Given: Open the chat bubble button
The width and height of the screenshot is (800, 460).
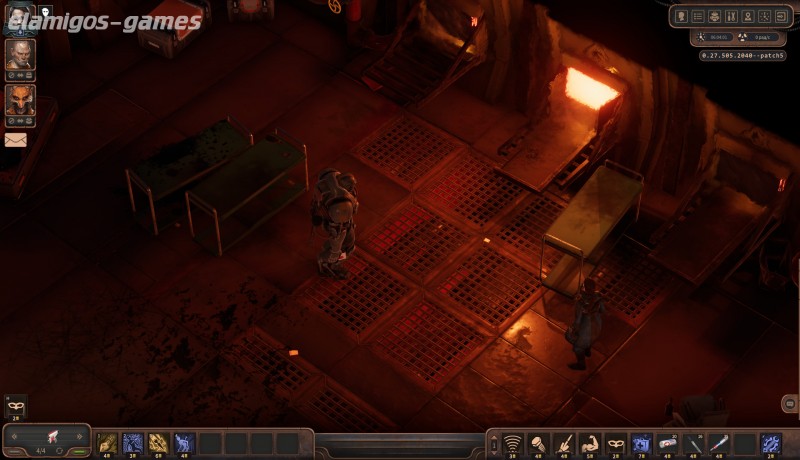Looking at the screenshot, I should 789,404.
